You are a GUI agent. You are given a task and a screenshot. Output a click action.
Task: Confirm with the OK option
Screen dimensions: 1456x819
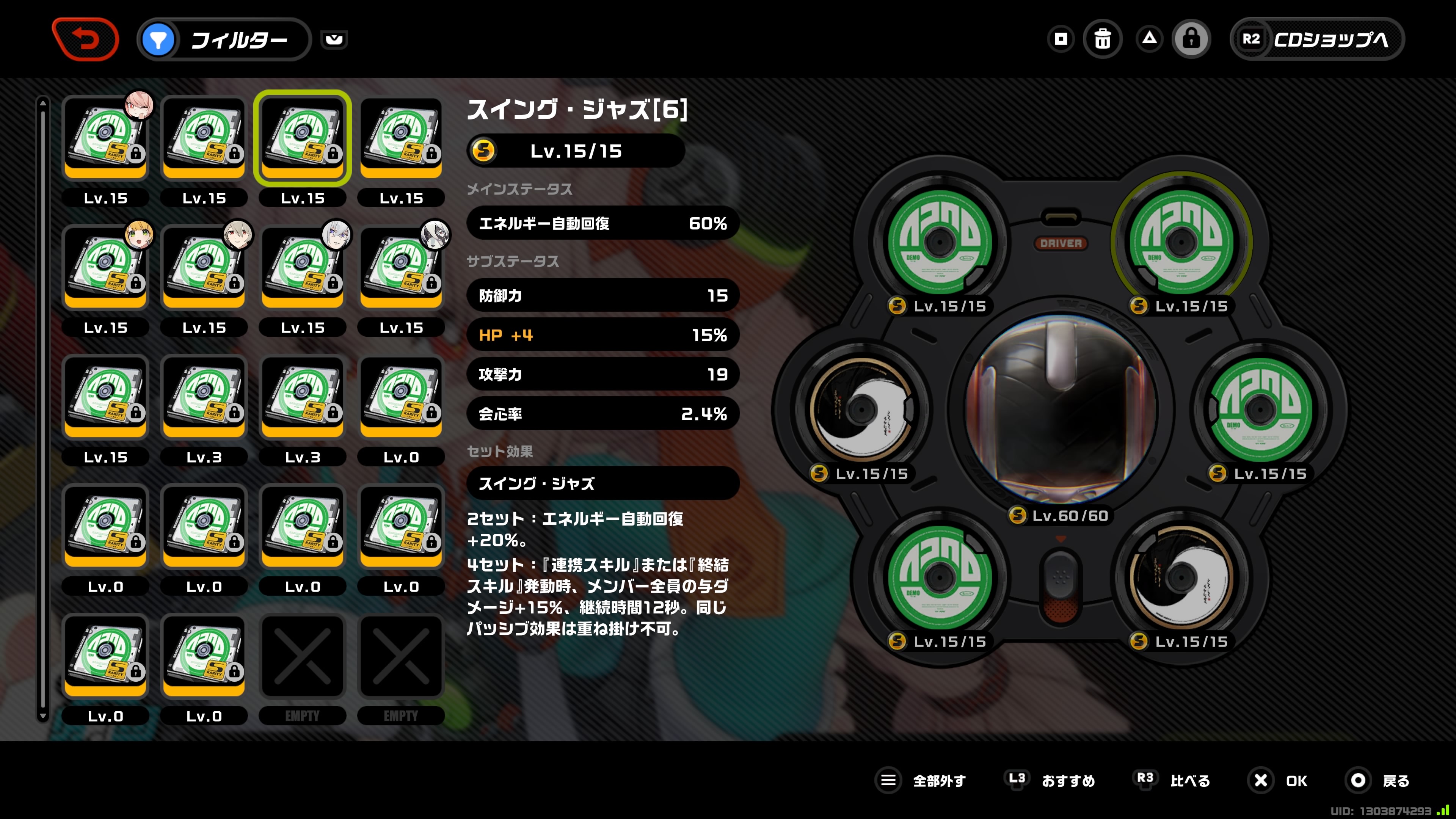click(1279, 781)
